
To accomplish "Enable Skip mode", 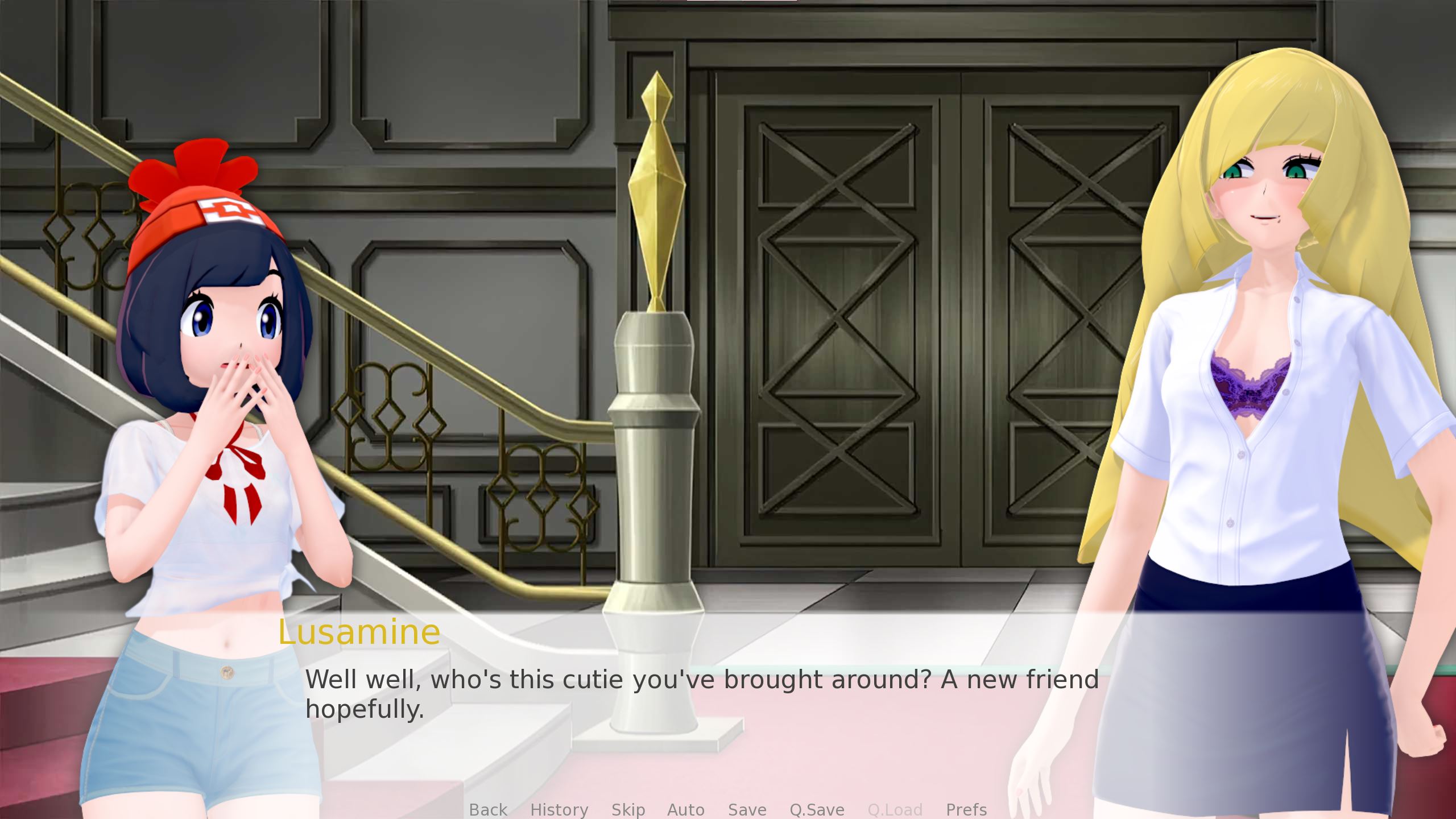I will pyautogui.click(x=628, y=810).
